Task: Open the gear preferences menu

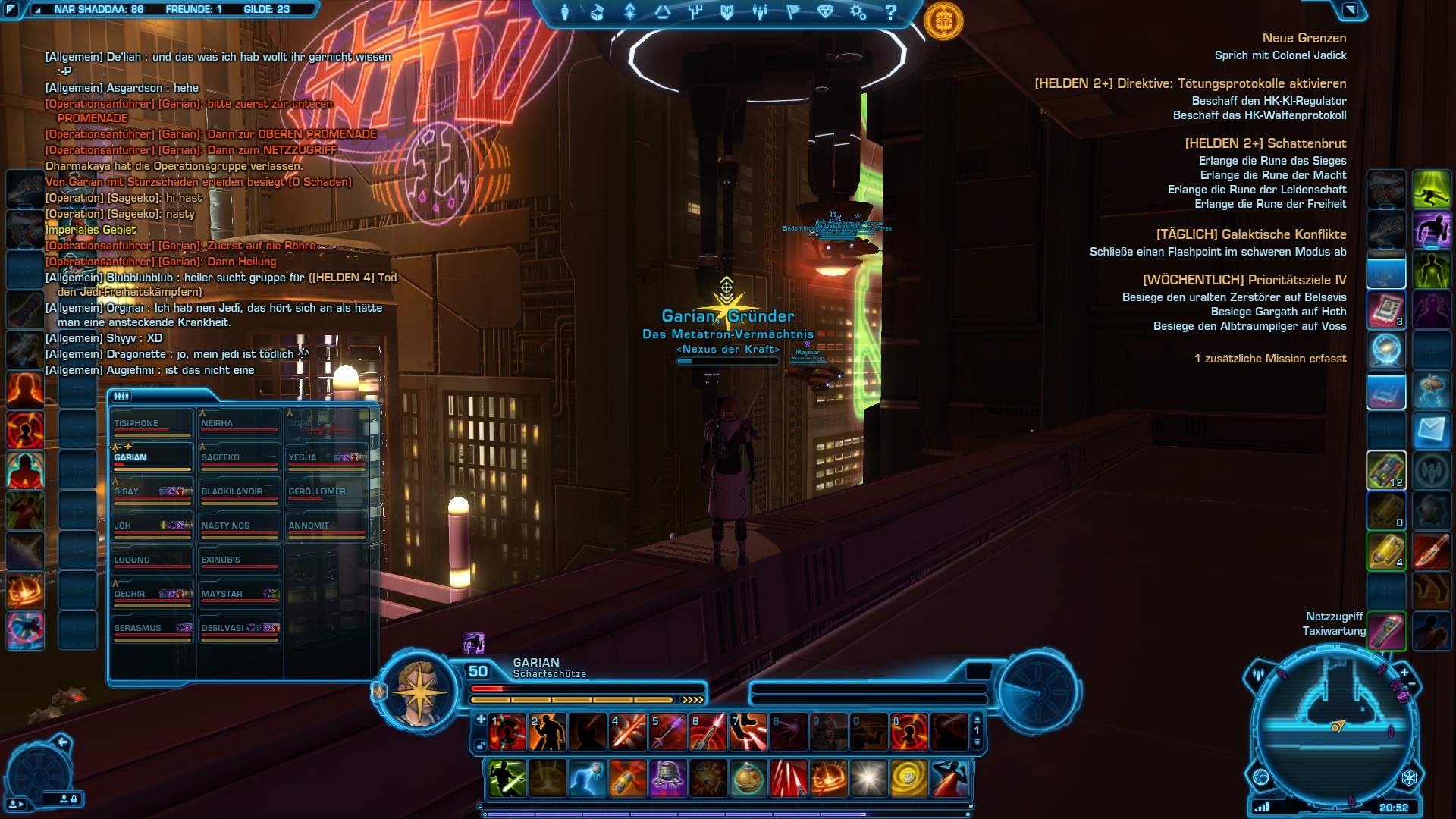Action: tap(858, 12)
